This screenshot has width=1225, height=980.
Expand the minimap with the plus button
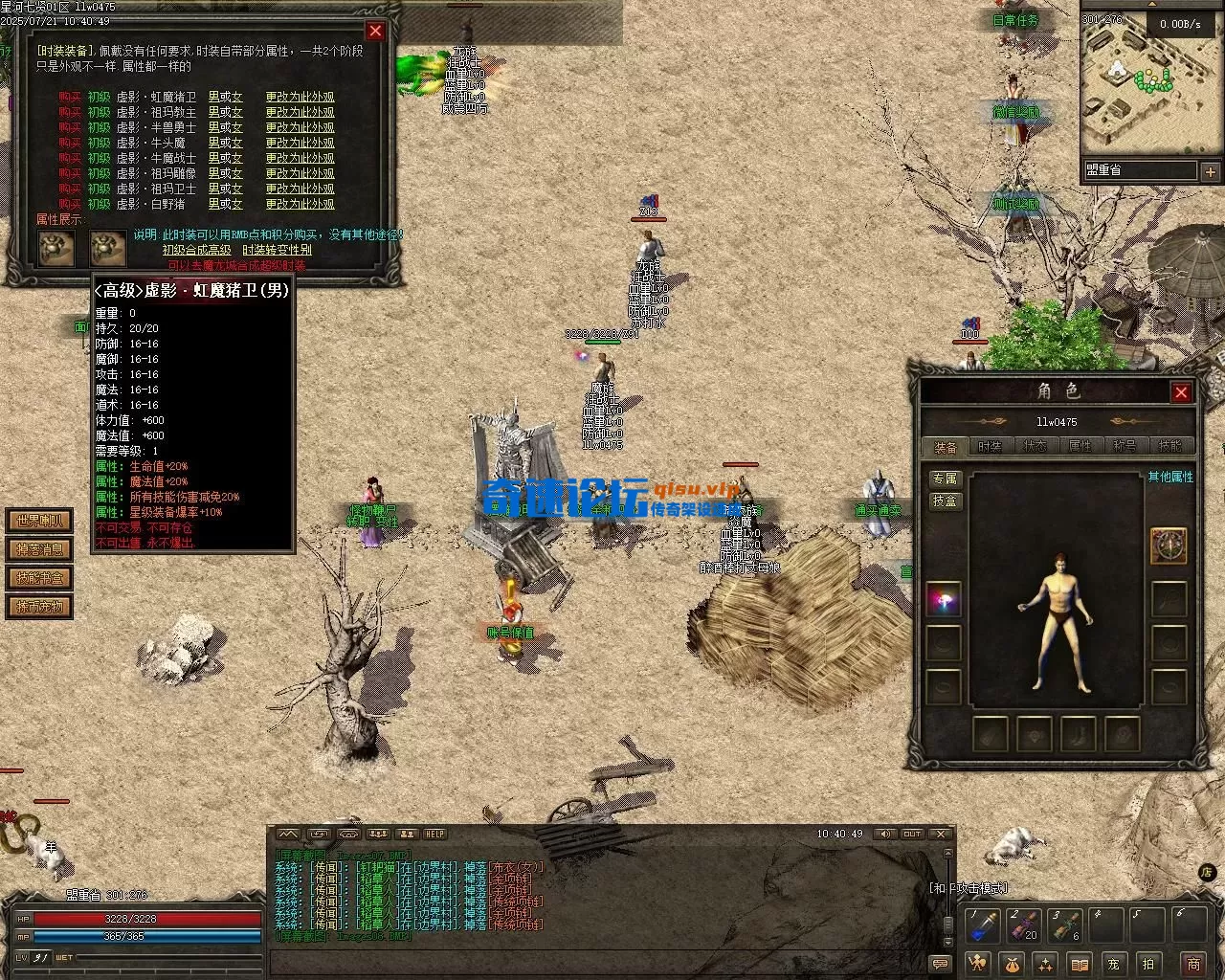pos(1210,172)
